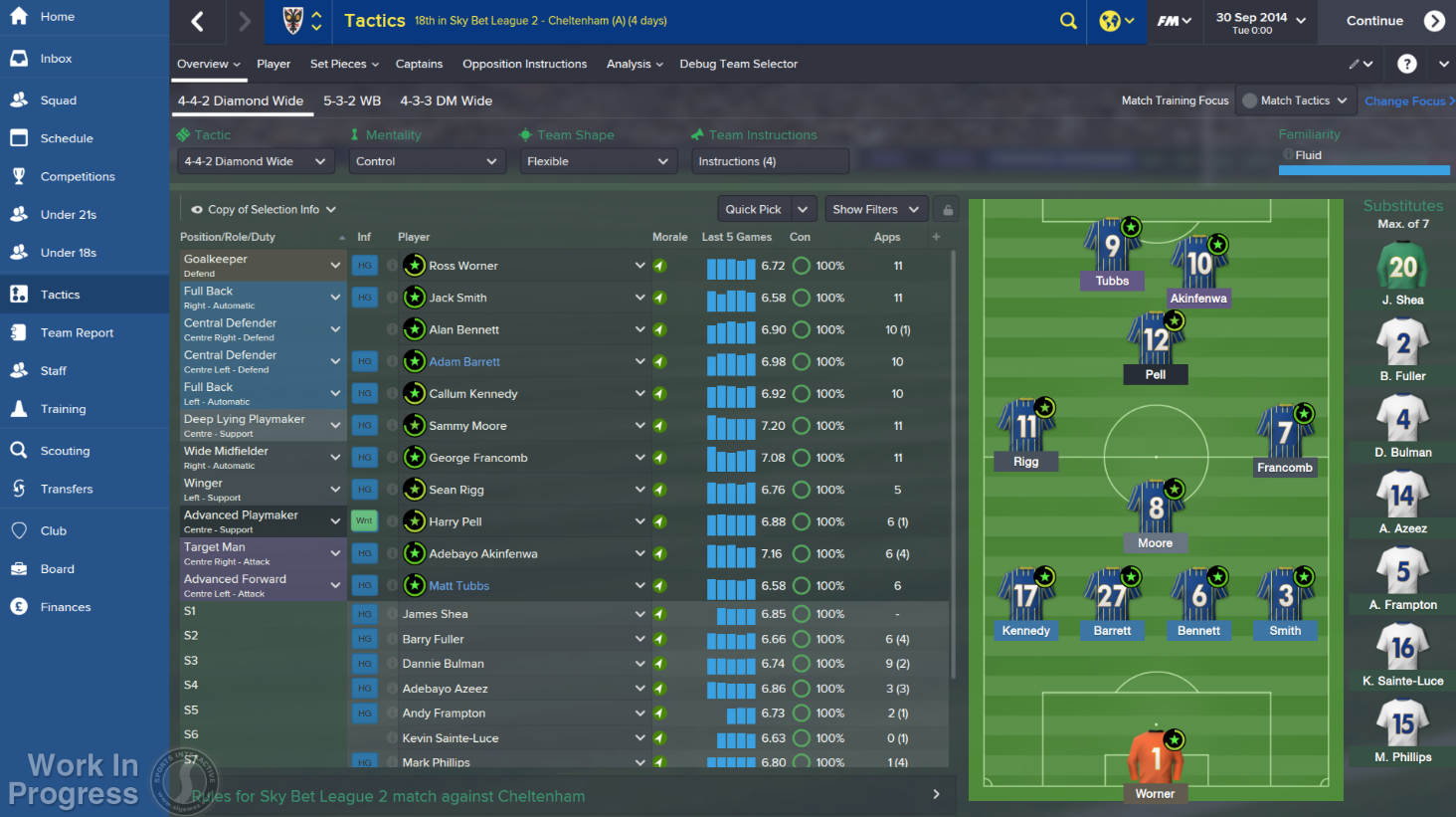Screen dimensions: 1456x817
Task: Expand the Team Shape Flexible dropdown
Action: click(x=598, y=160)
